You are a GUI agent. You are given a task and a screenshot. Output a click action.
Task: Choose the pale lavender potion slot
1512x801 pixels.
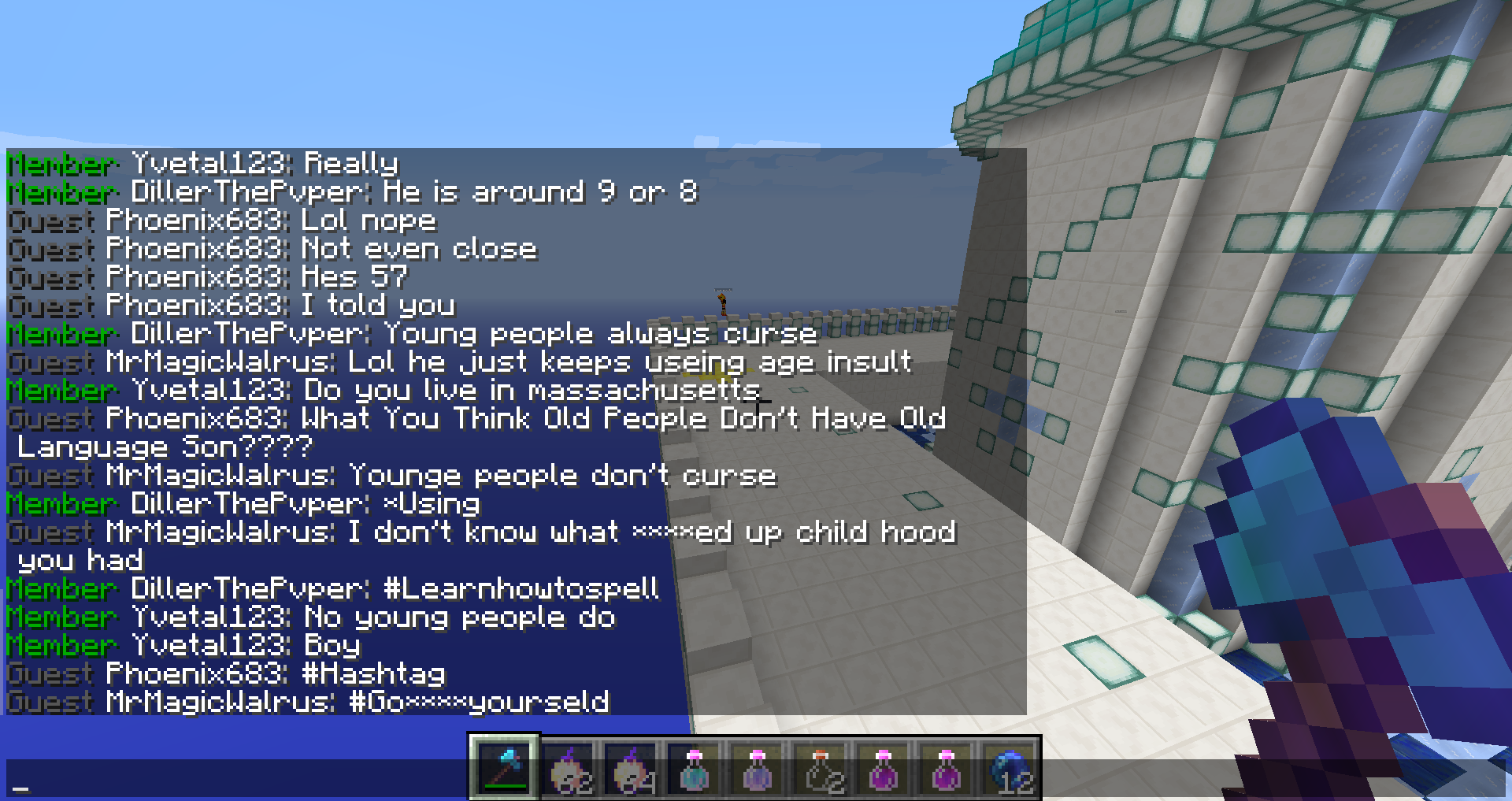pos(757,769)
